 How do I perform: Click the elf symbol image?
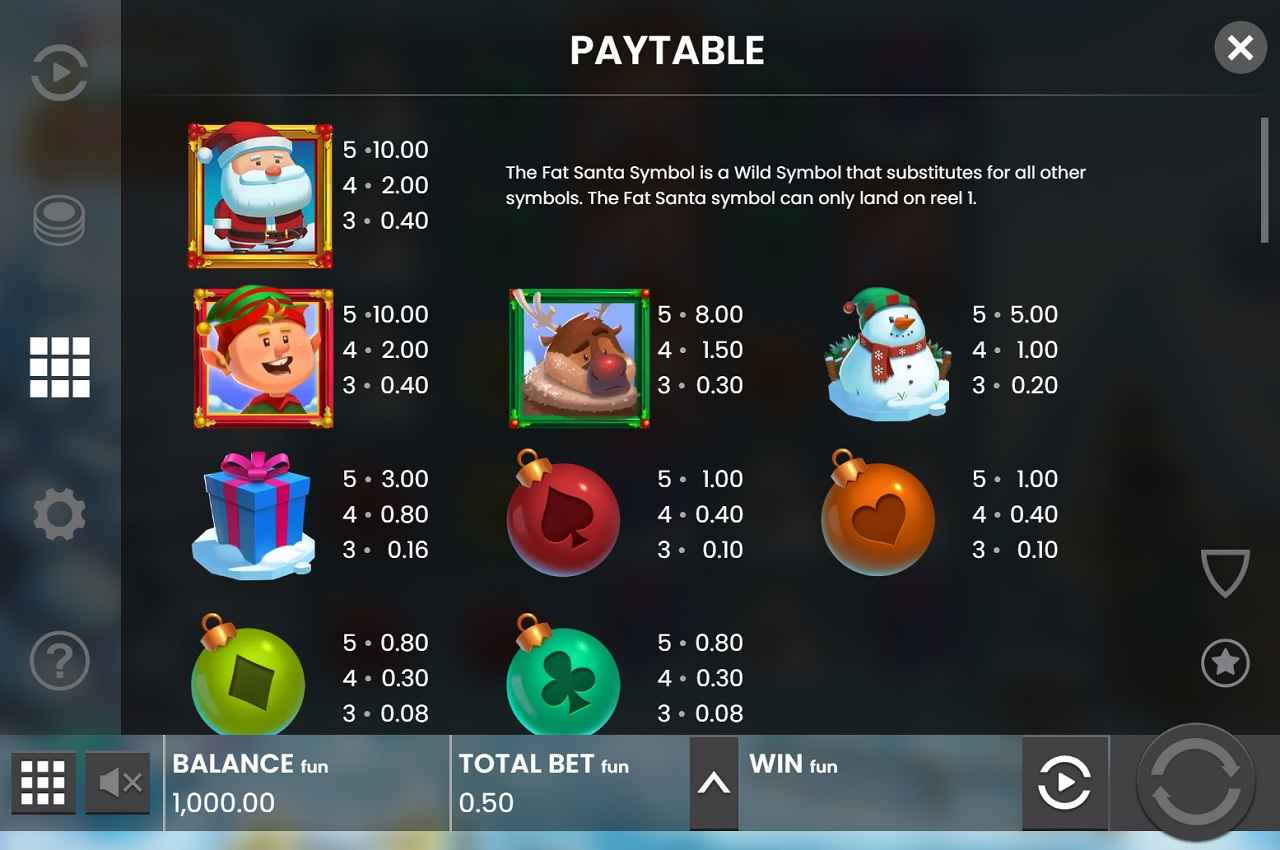pos(261,357)
